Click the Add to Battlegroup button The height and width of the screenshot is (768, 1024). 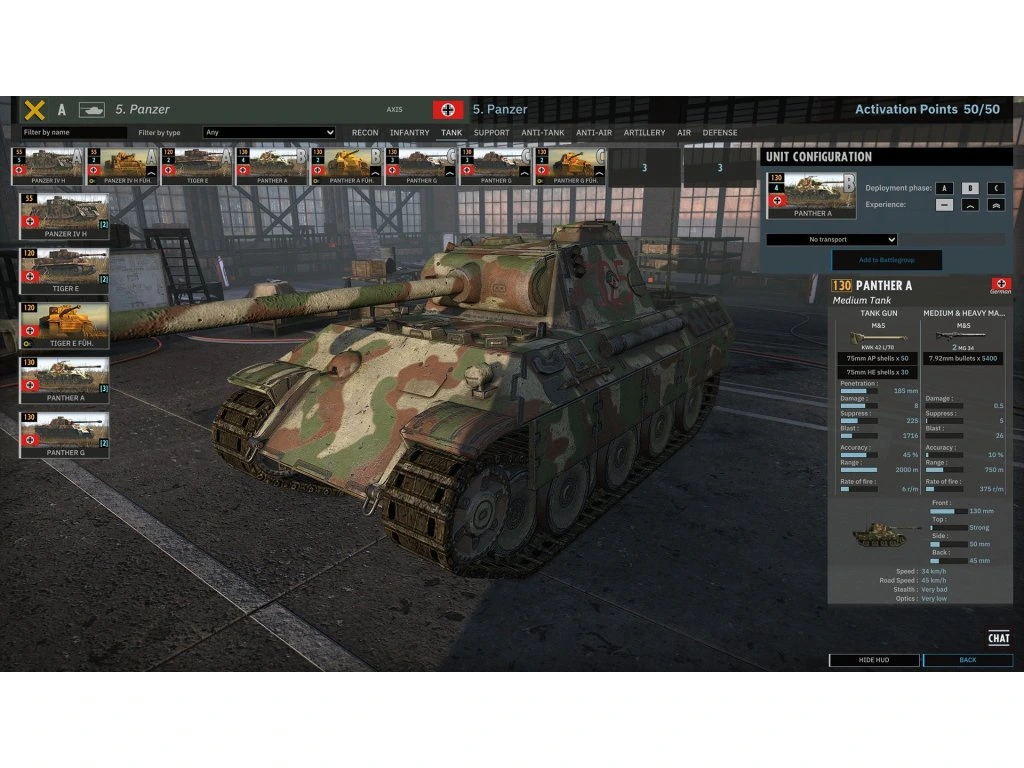coord(886,260)
